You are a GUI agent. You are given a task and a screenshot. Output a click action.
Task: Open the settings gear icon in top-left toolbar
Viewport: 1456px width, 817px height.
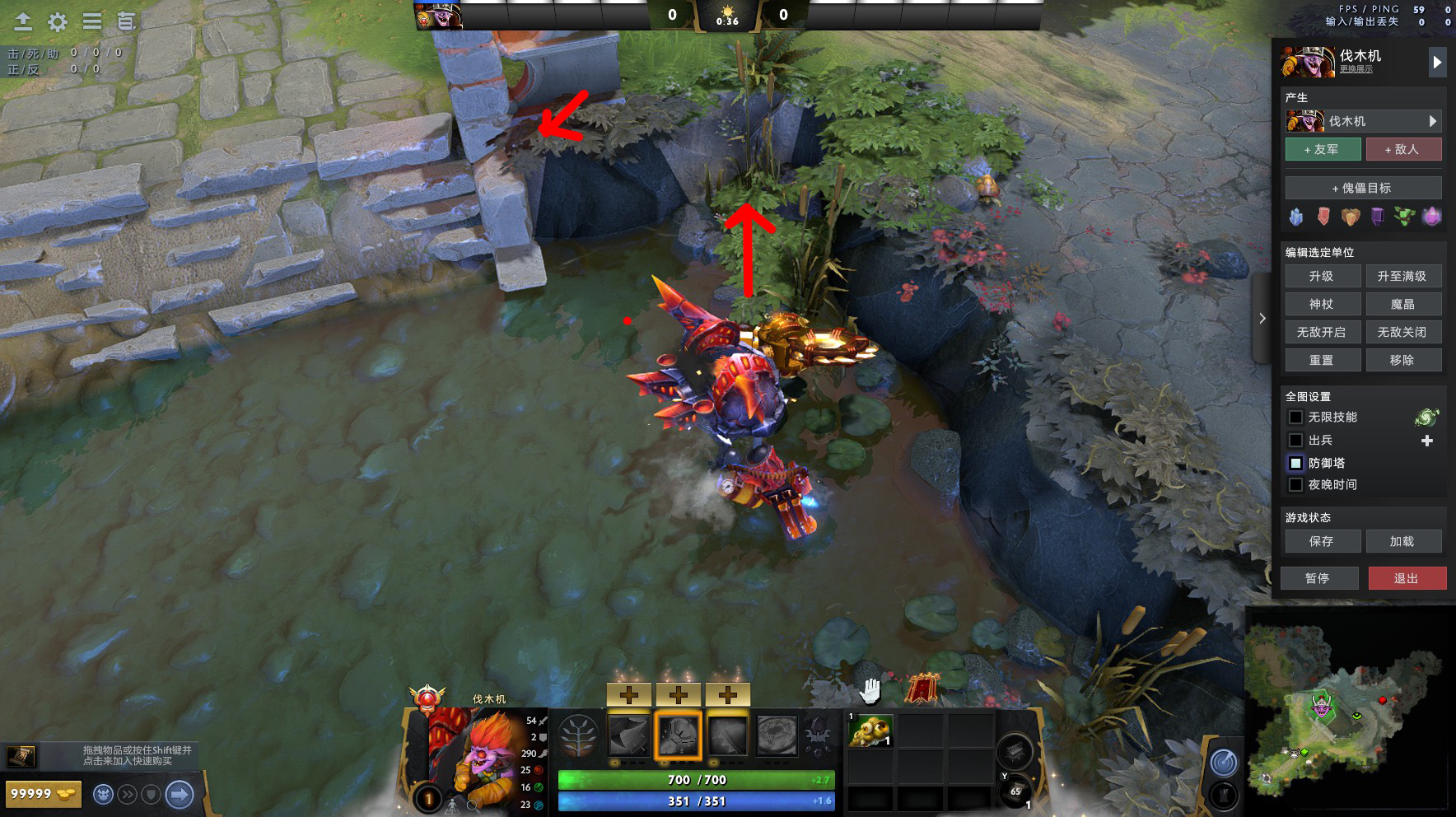tap(56, 23)
